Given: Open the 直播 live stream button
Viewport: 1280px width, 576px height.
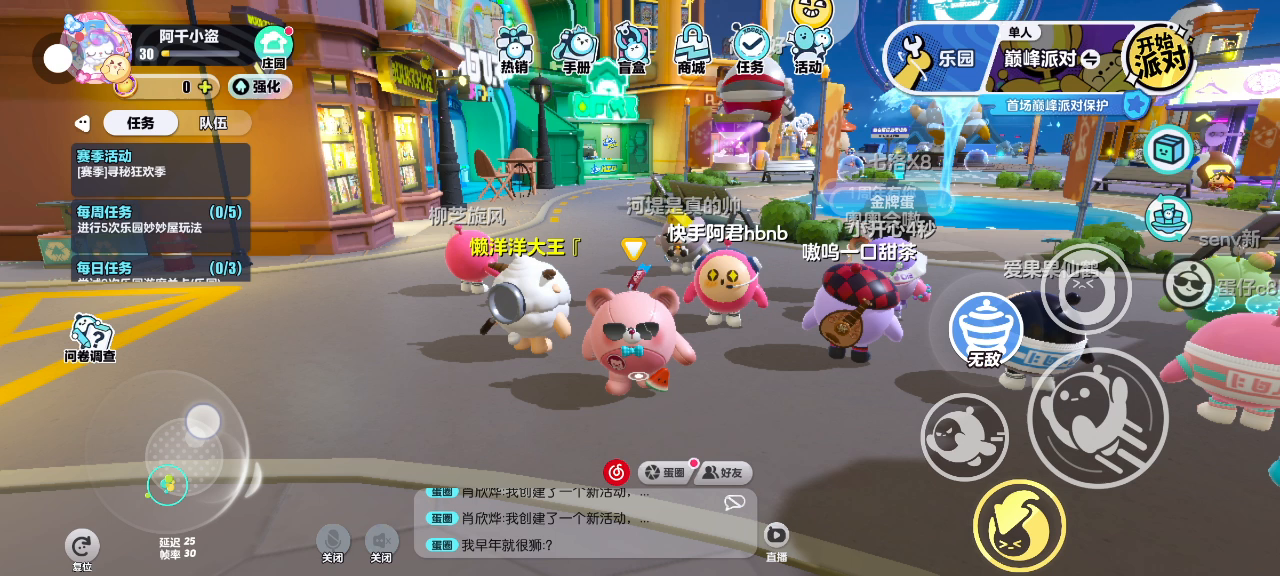Looking at the screenshot, I should [x=776, y=540].
